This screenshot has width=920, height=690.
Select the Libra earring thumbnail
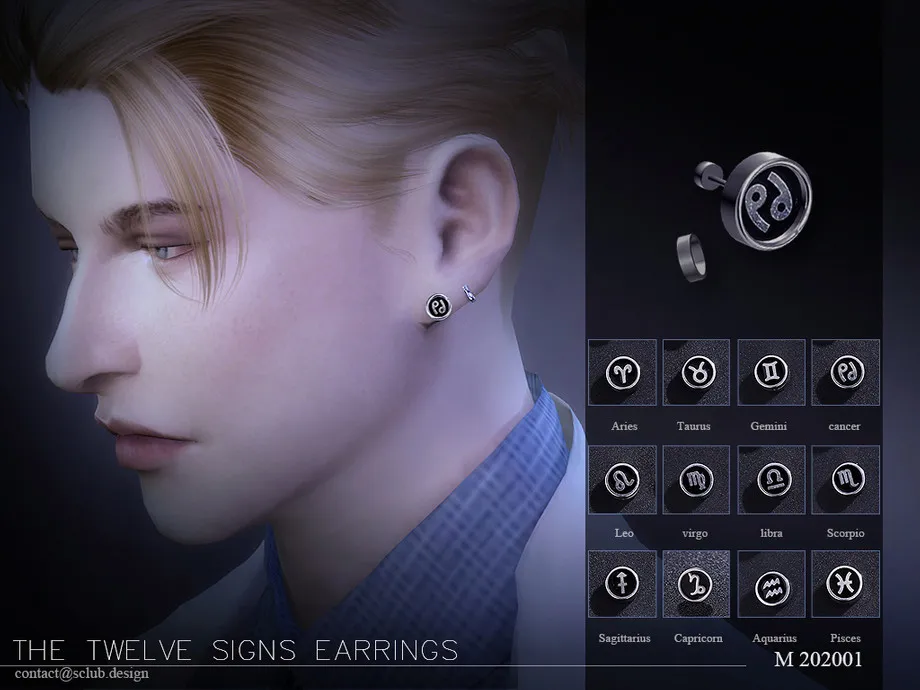(771, 479)
